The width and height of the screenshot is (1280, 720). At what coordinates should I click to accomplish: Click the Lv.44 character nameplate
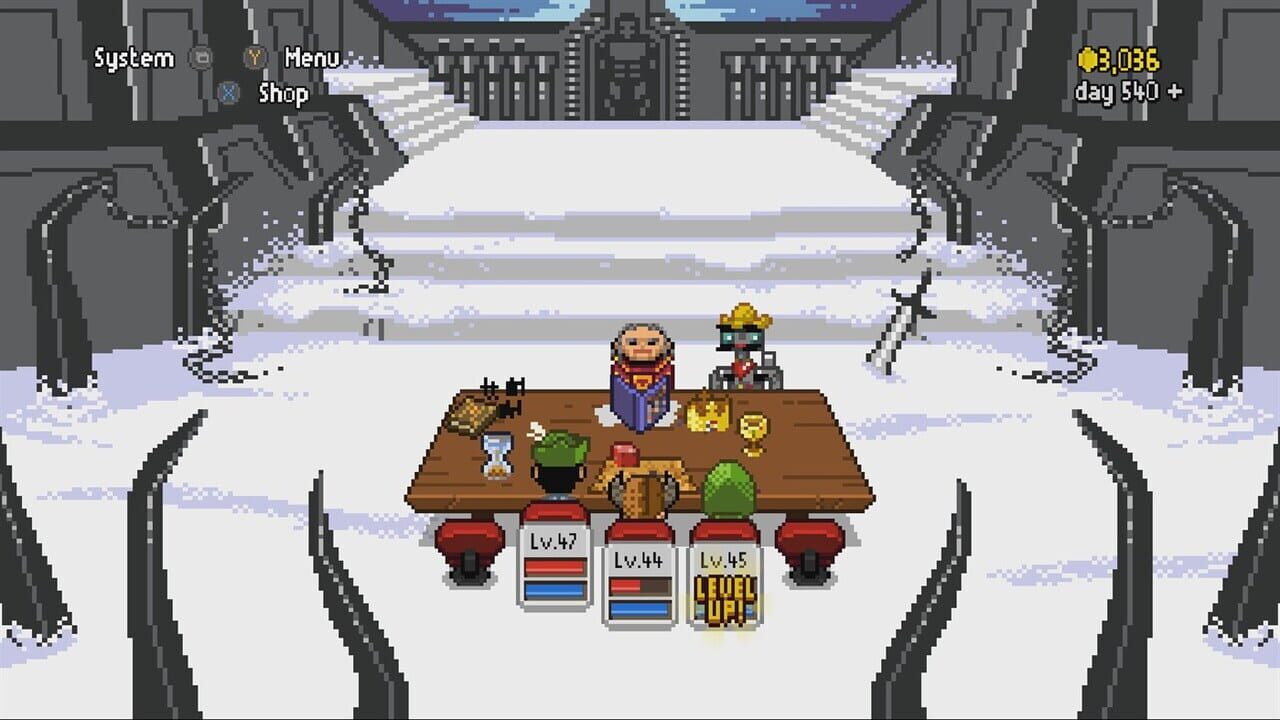638,558
